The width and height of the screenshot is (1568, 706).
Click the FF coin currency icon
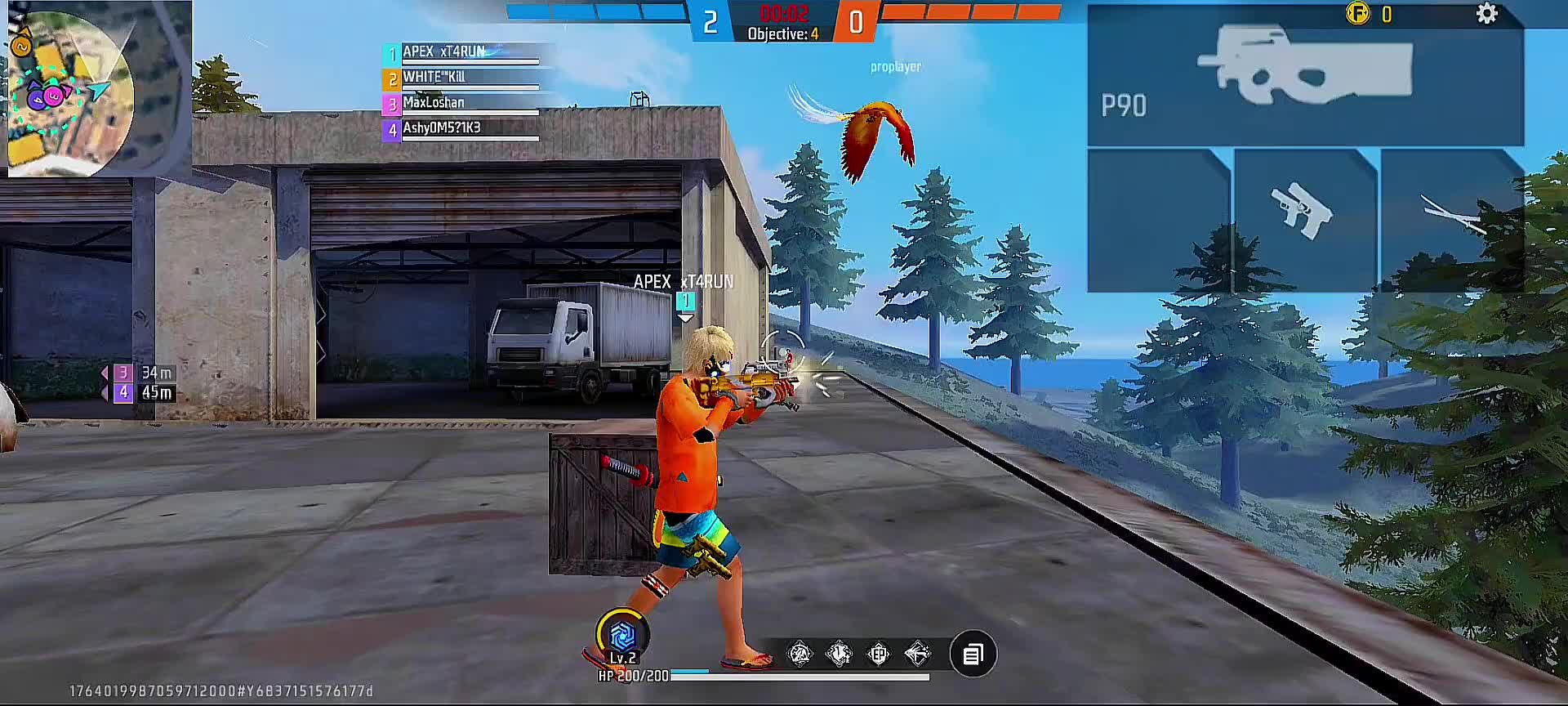click(1357, 14)
